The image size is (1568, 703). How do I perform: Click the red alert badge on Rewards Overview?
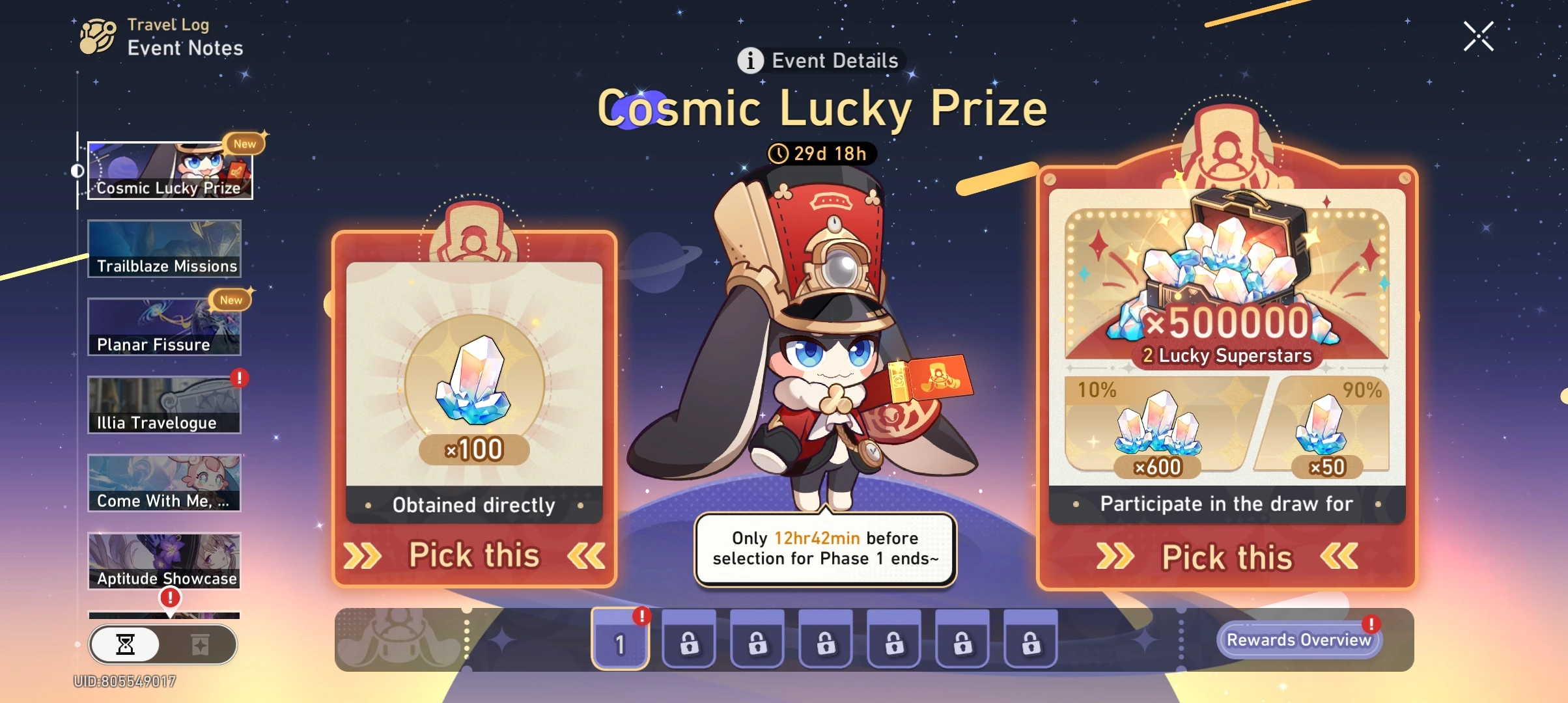coord(1370,624)
